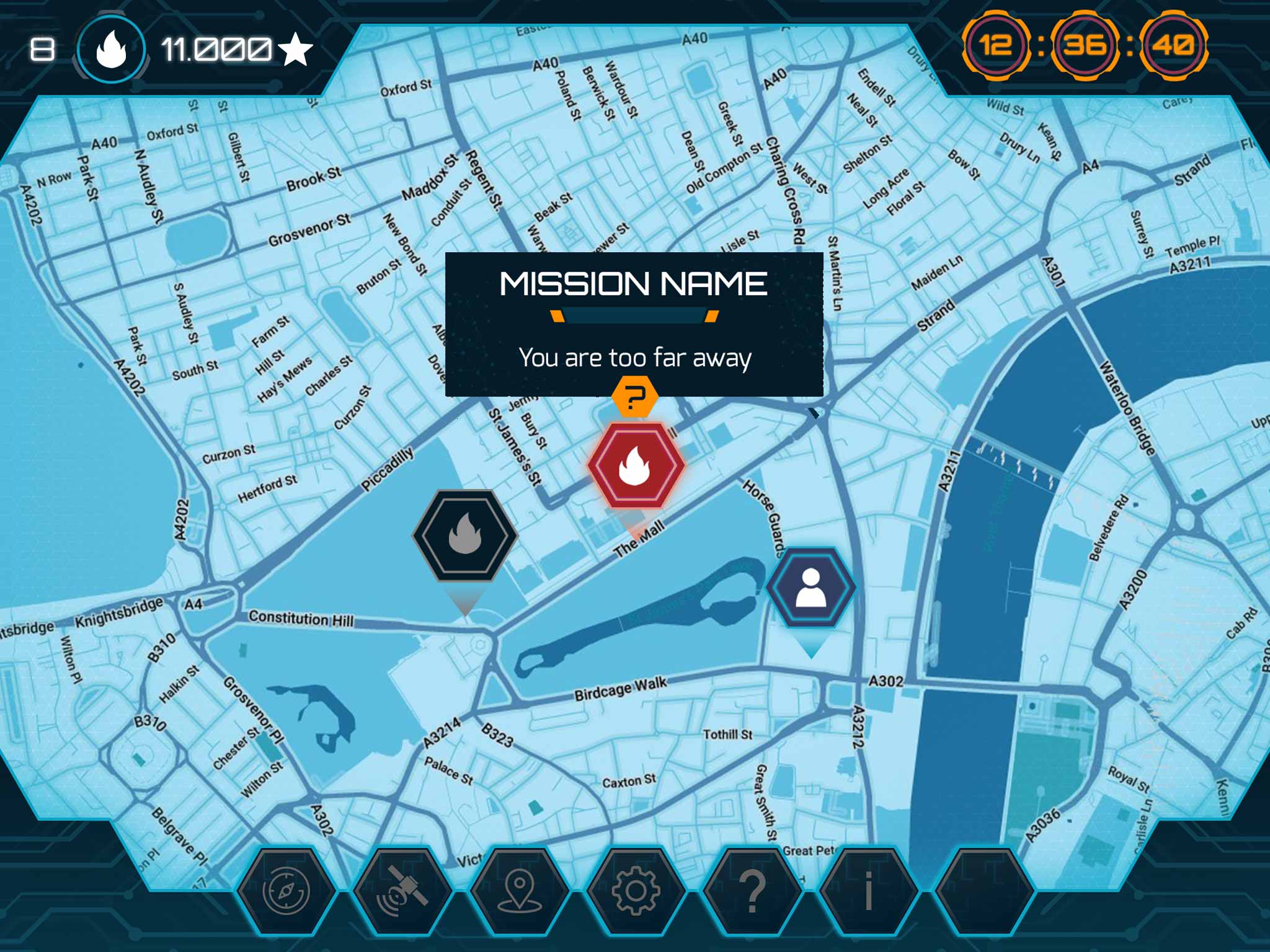Open the compass navigation button

click(x=286, y=891)
